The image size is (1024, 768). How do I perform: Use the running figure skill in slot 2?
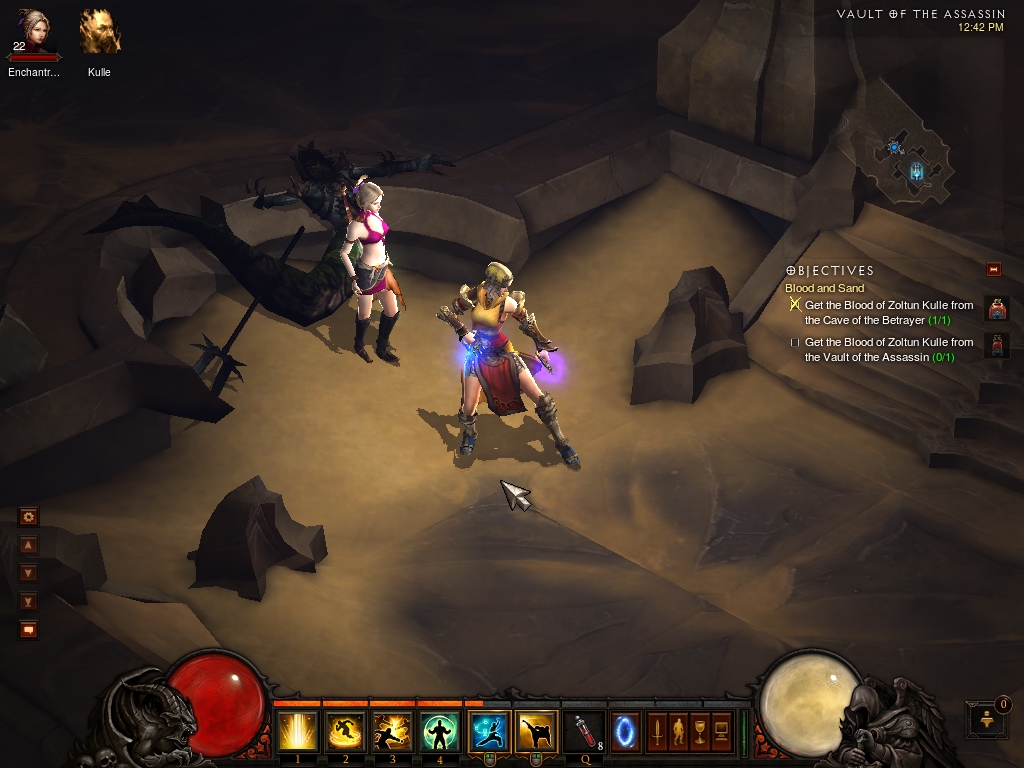click(x=345, y=732)
